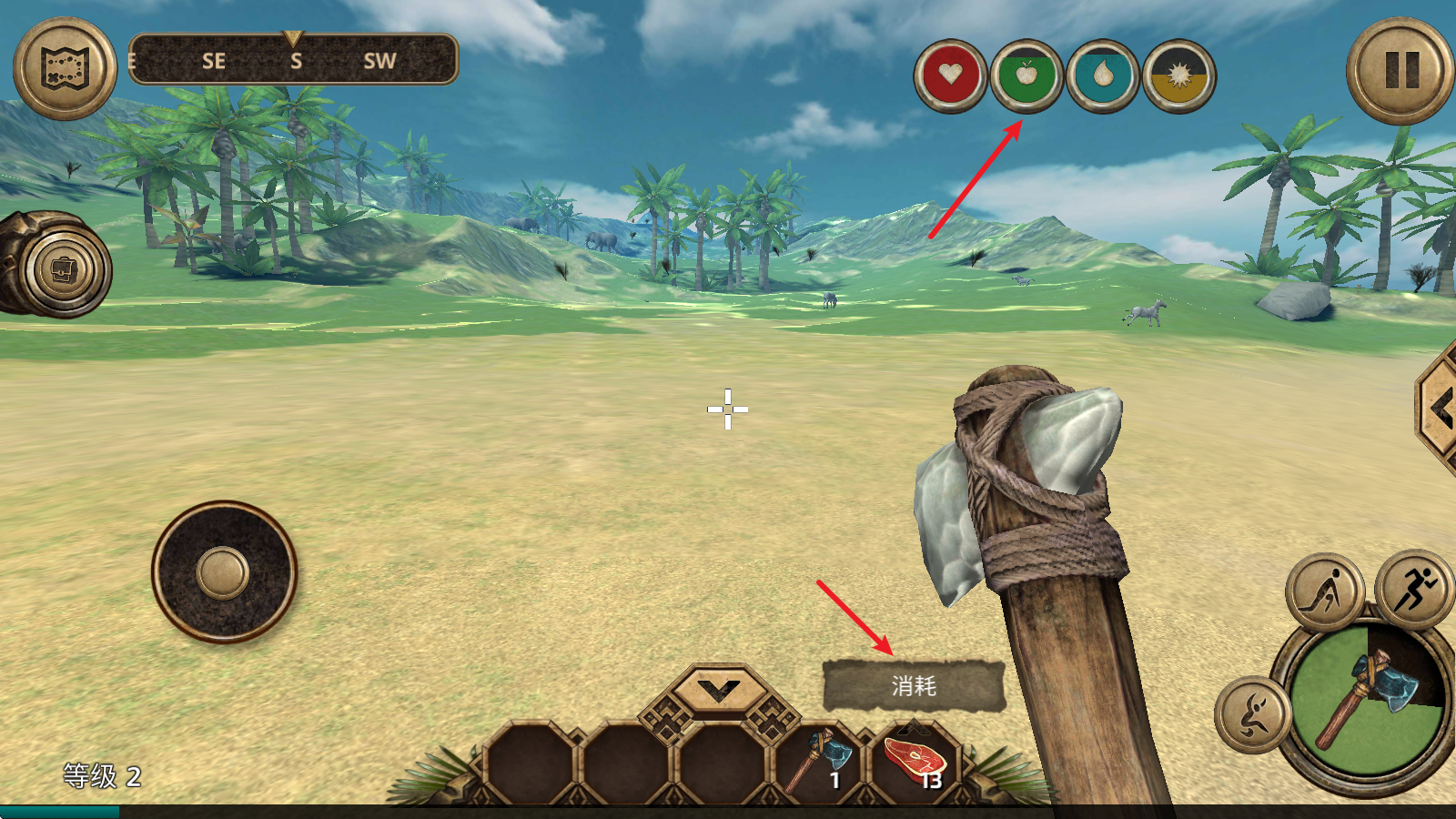
Task: Tap the jump figure button
Action: click(1254, 715)
